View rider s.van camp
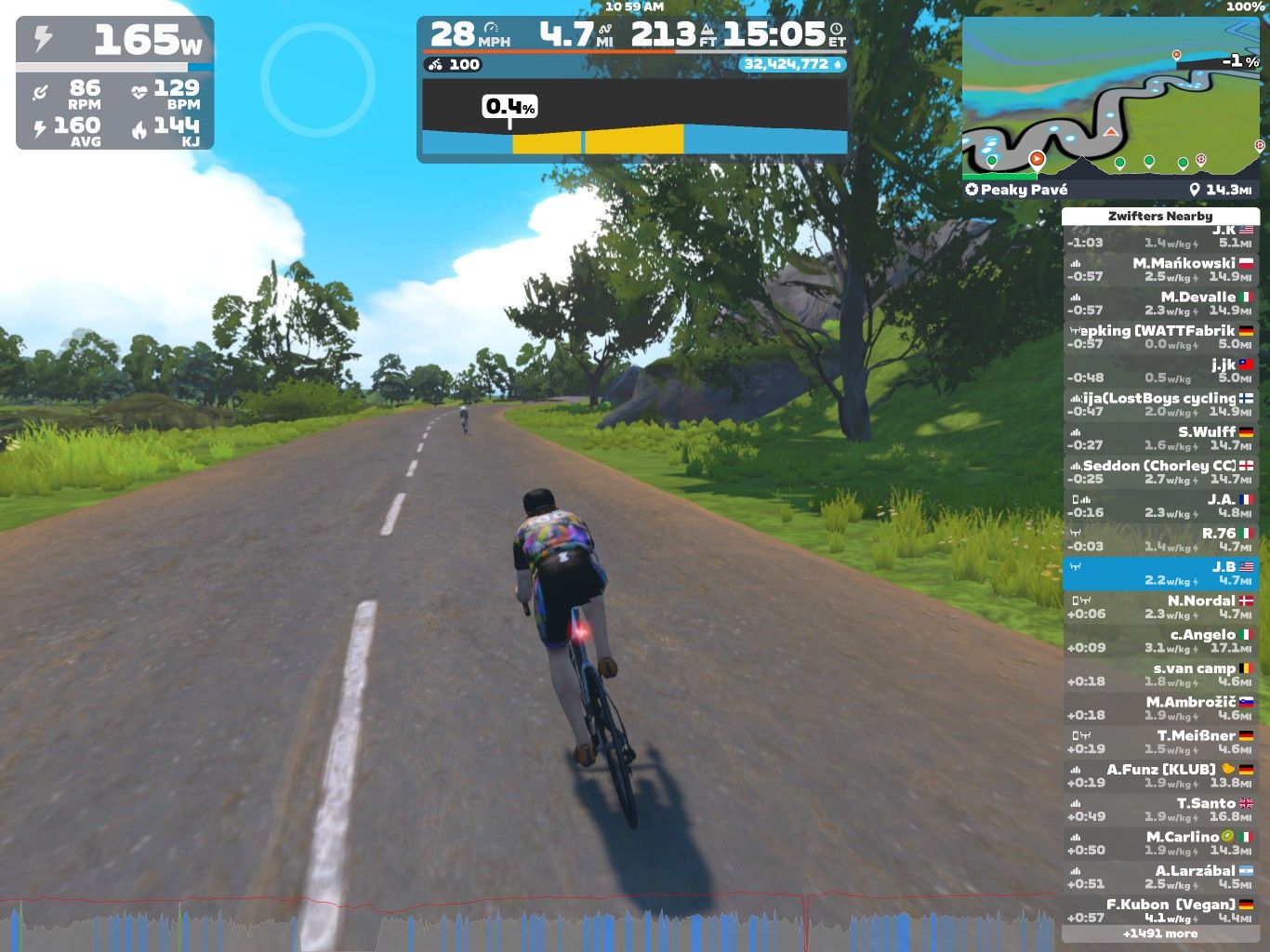The height and width of the screenshot is (952, 1270). click(1159, 674)
